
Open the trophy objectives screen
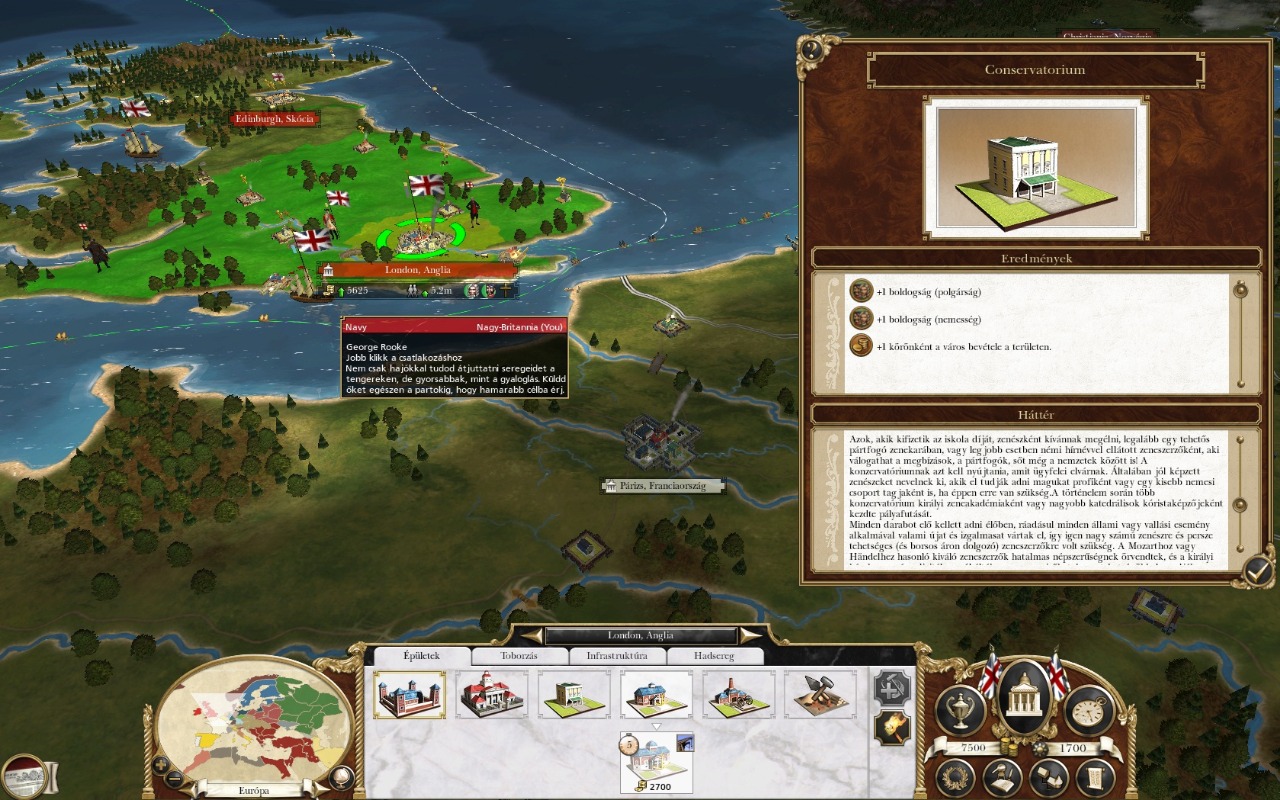click(x=961, y=710)
